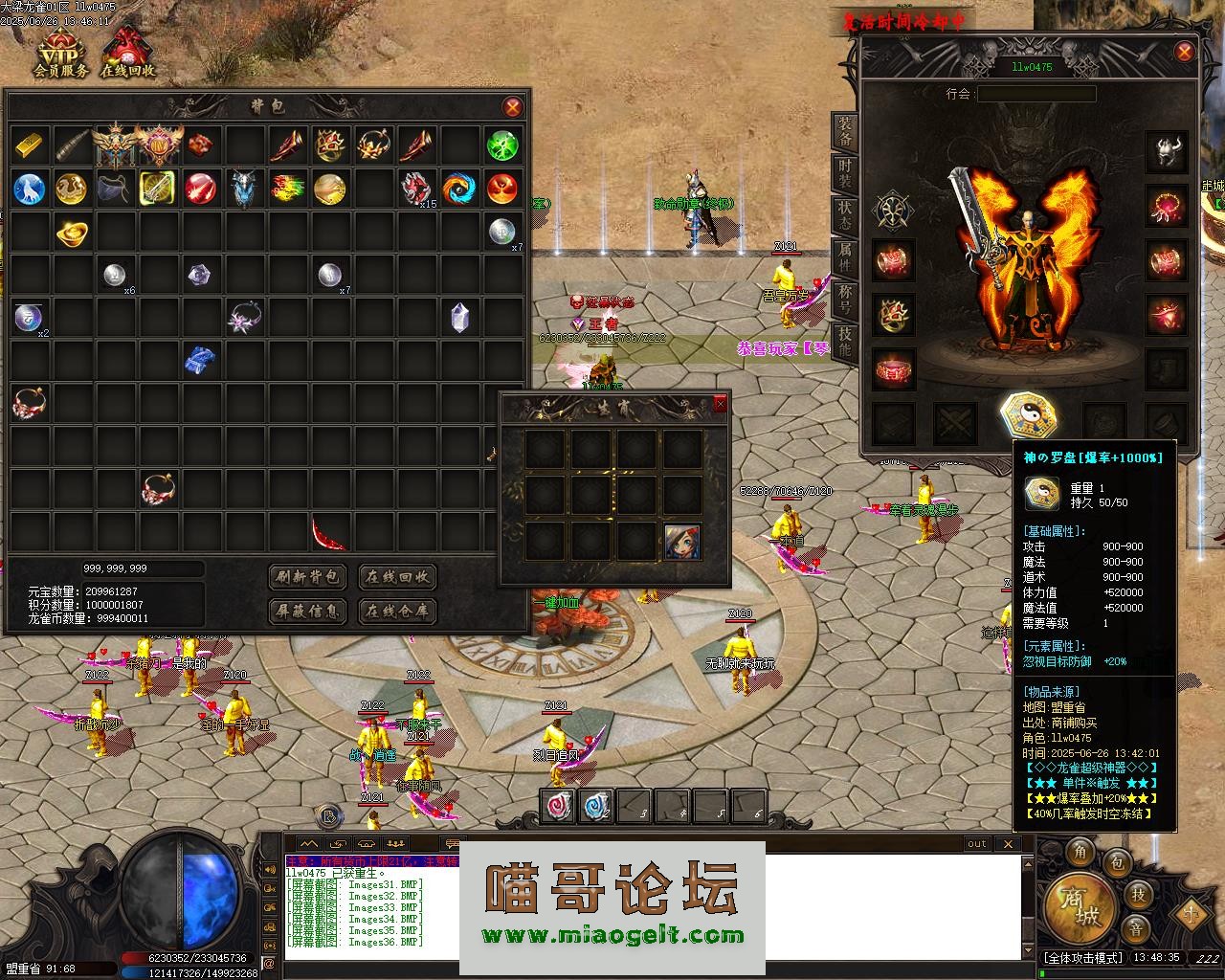Open 在线仓库 online warehouse
Screen dimensions: 1225x980
tap(397, 611)
